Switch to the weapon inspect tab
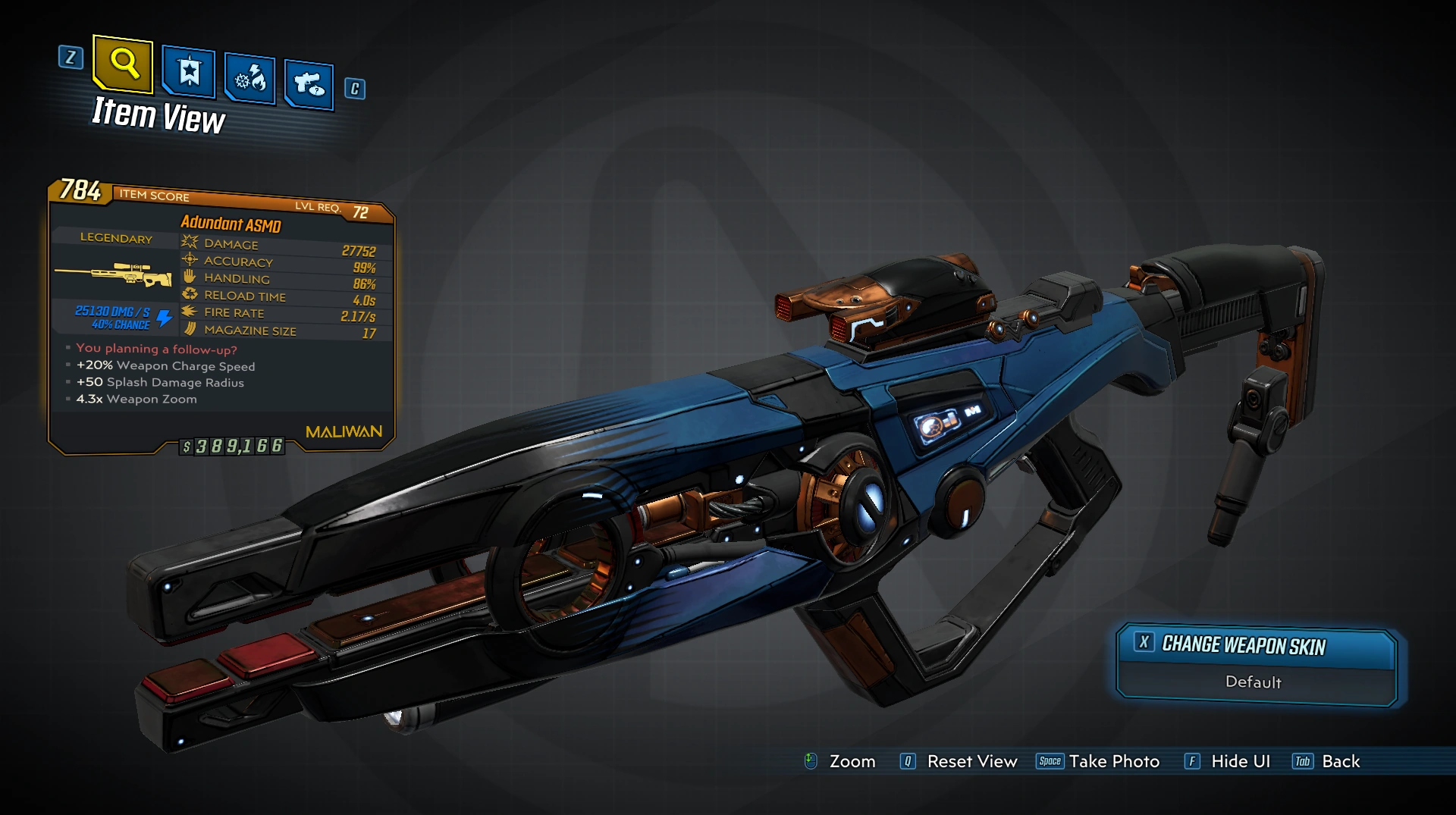1456x815 pixels. pyautogui.click(x=309, y=83)
